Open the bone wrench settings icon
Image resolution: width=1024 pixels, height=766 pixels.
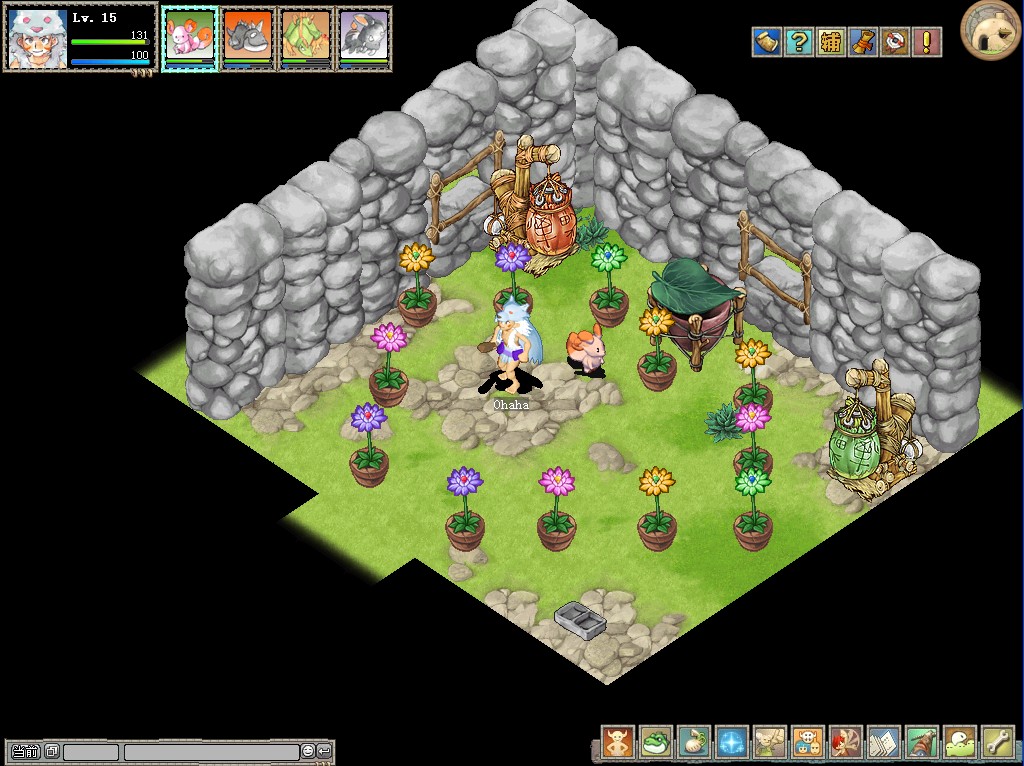[998, 742]
